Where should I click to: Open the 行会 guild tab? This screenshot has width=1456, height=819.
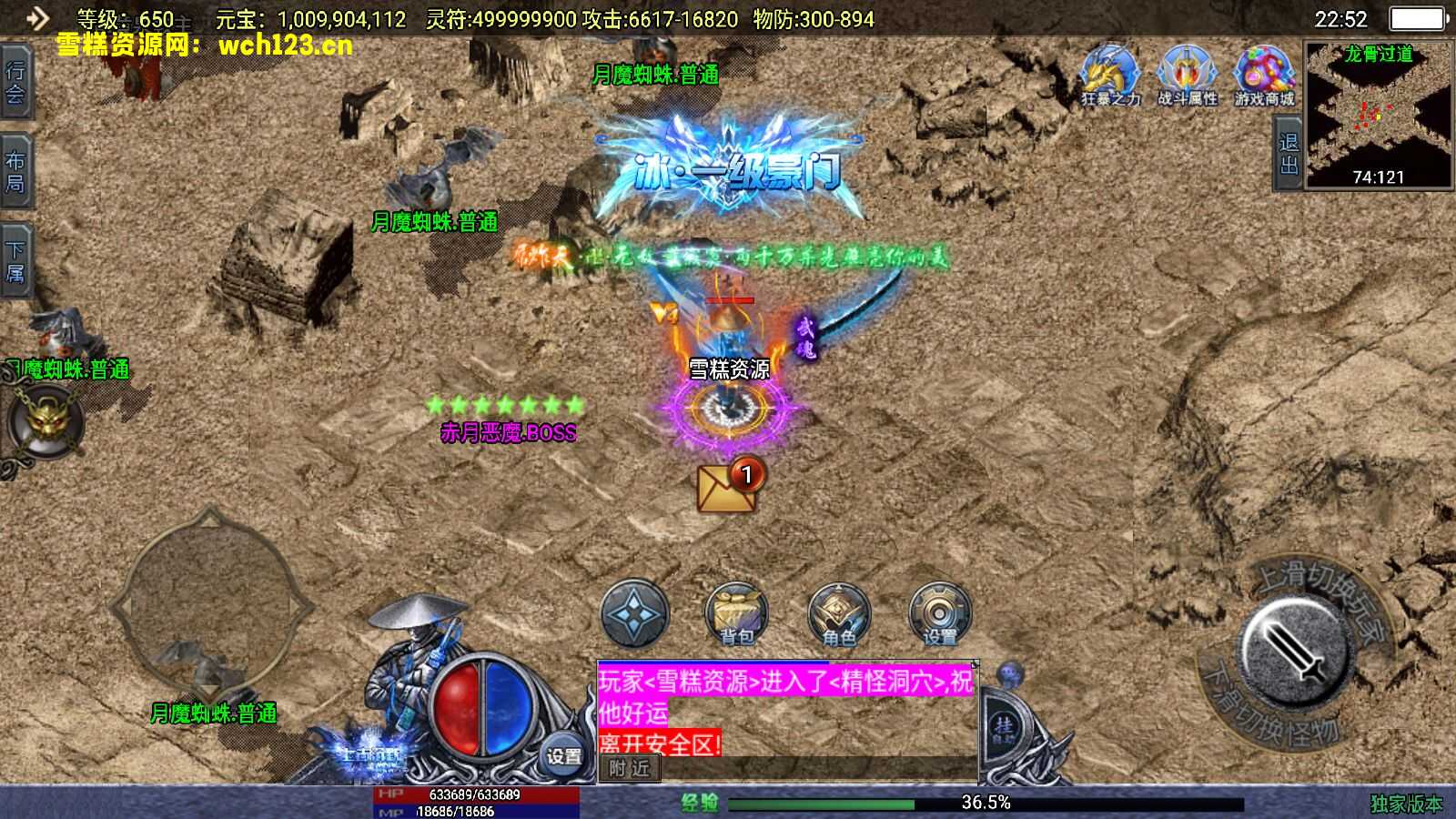point(15,83)
